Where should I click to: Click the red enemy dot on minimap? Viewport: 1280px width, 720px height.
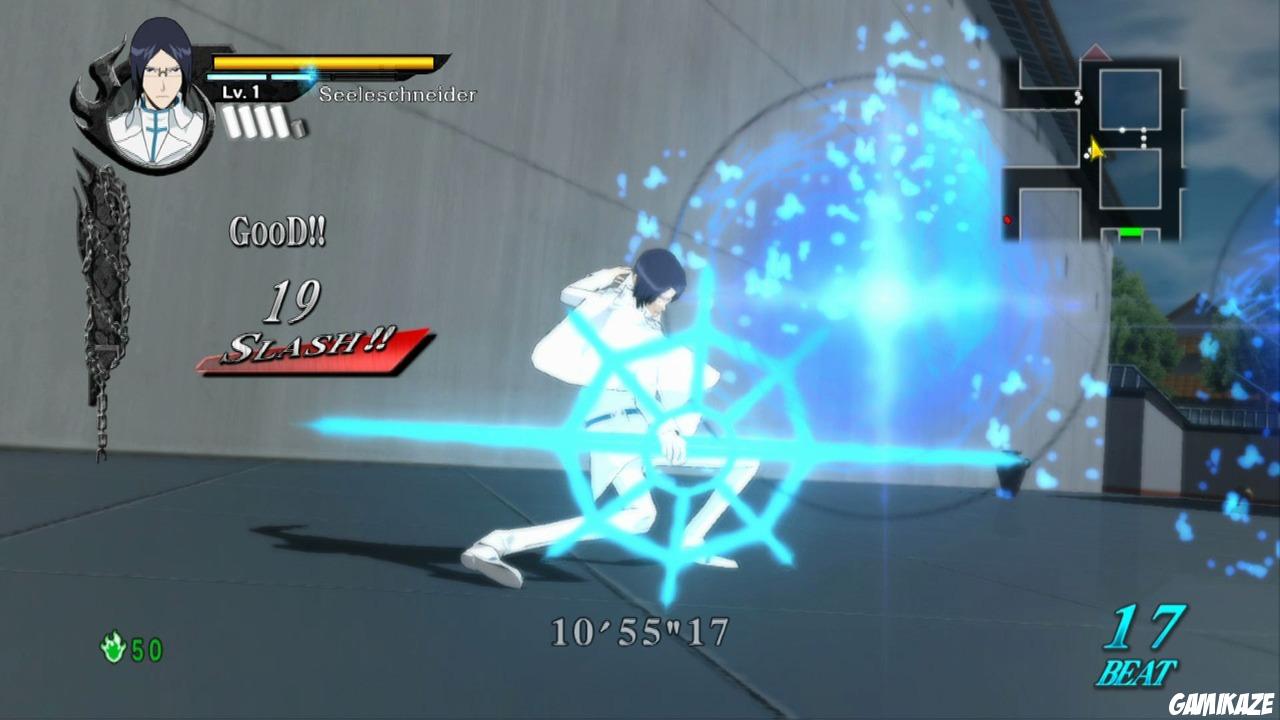point(1007,219)
